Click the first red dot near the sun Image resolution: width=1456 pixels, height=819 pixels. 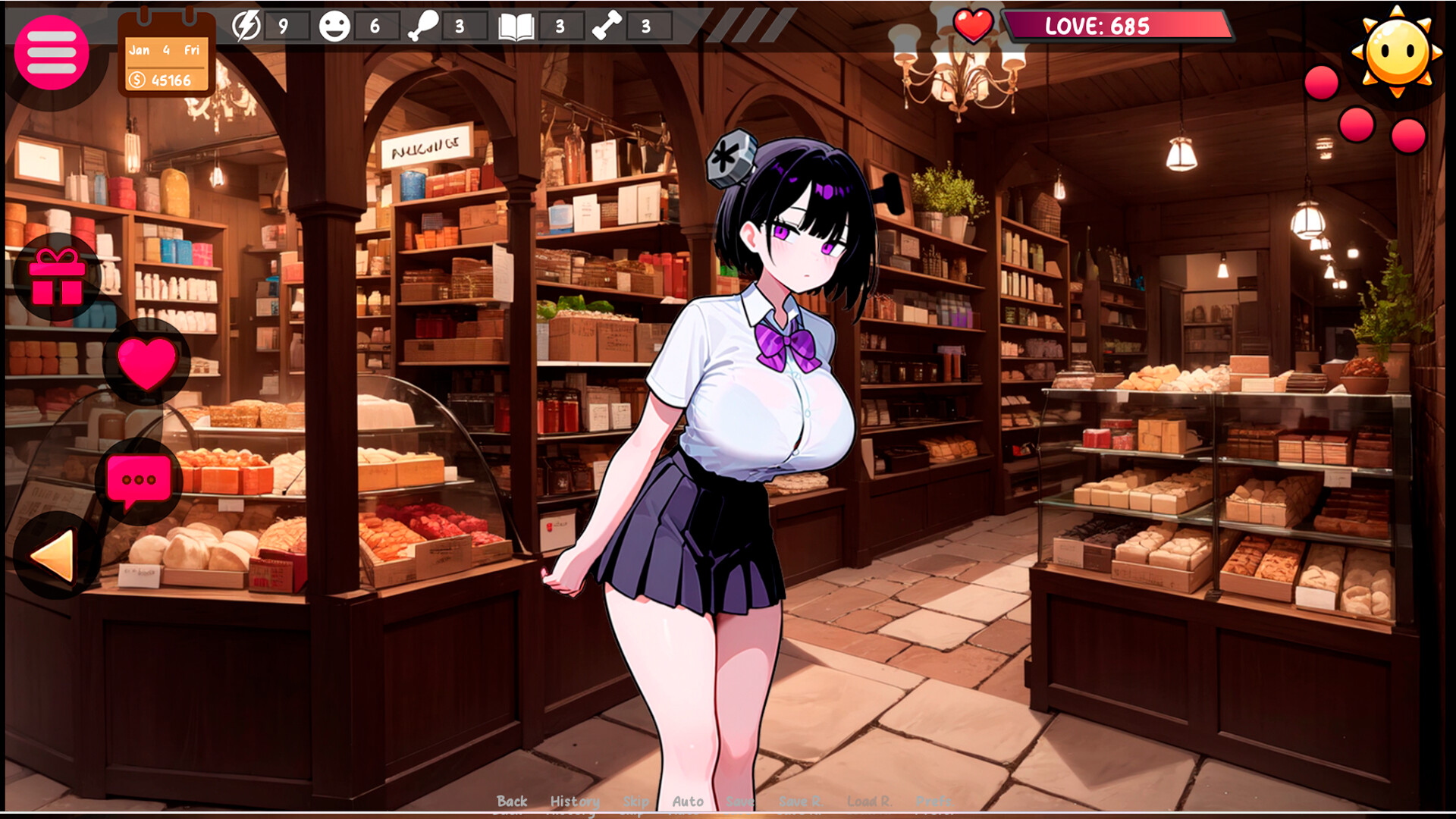1319,83
